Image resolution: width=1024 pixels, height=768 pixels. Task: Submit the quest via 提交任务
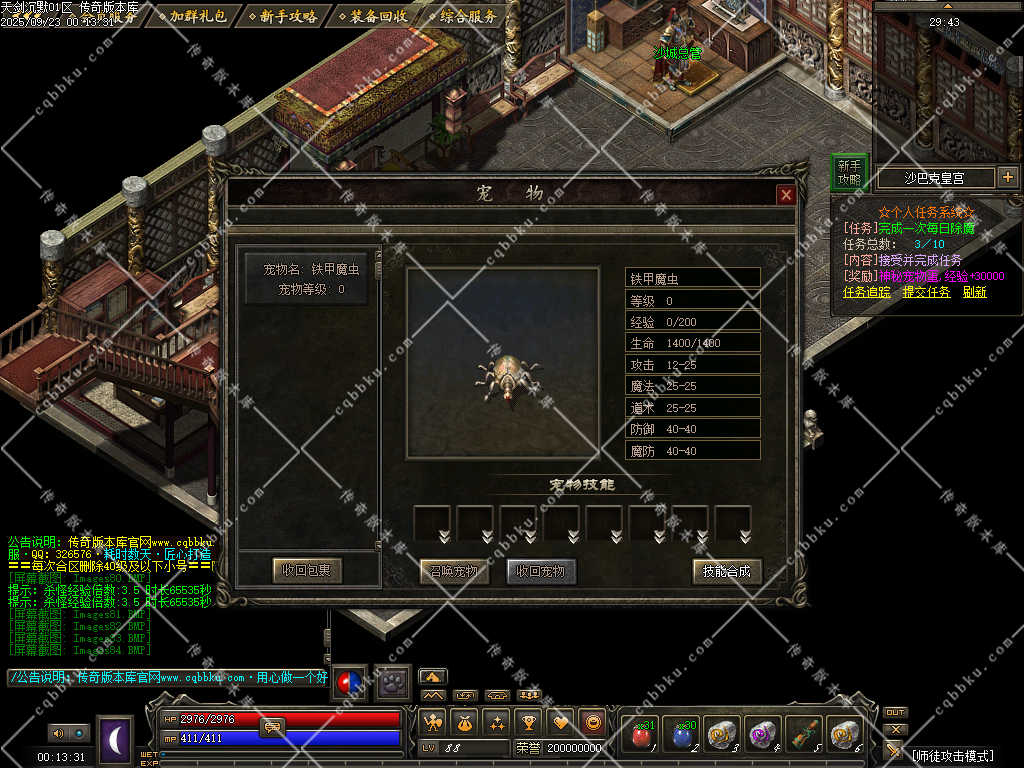926,292
